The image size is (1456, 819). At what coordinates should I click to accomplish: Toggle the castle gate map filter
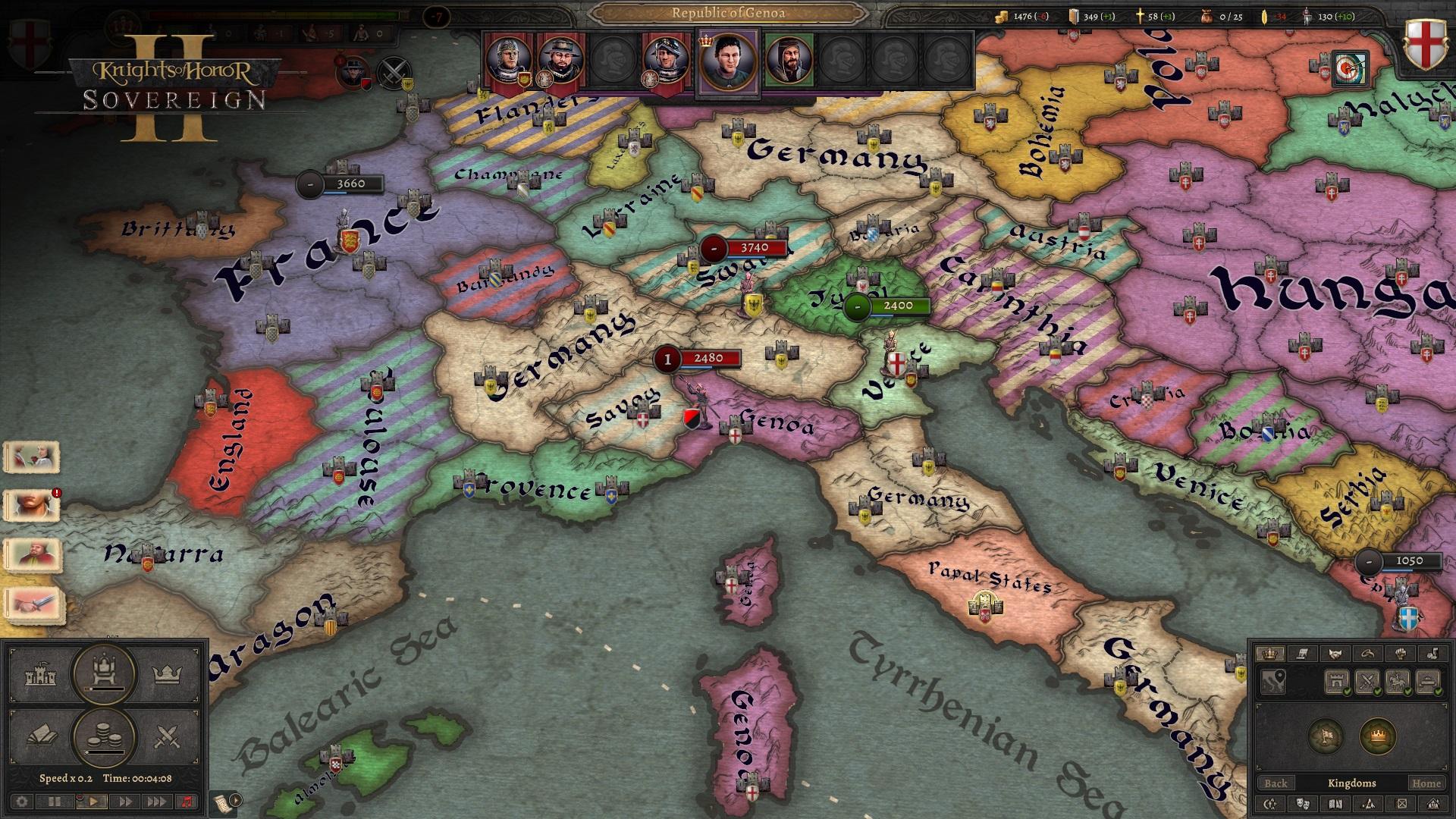coord(1336,682)
